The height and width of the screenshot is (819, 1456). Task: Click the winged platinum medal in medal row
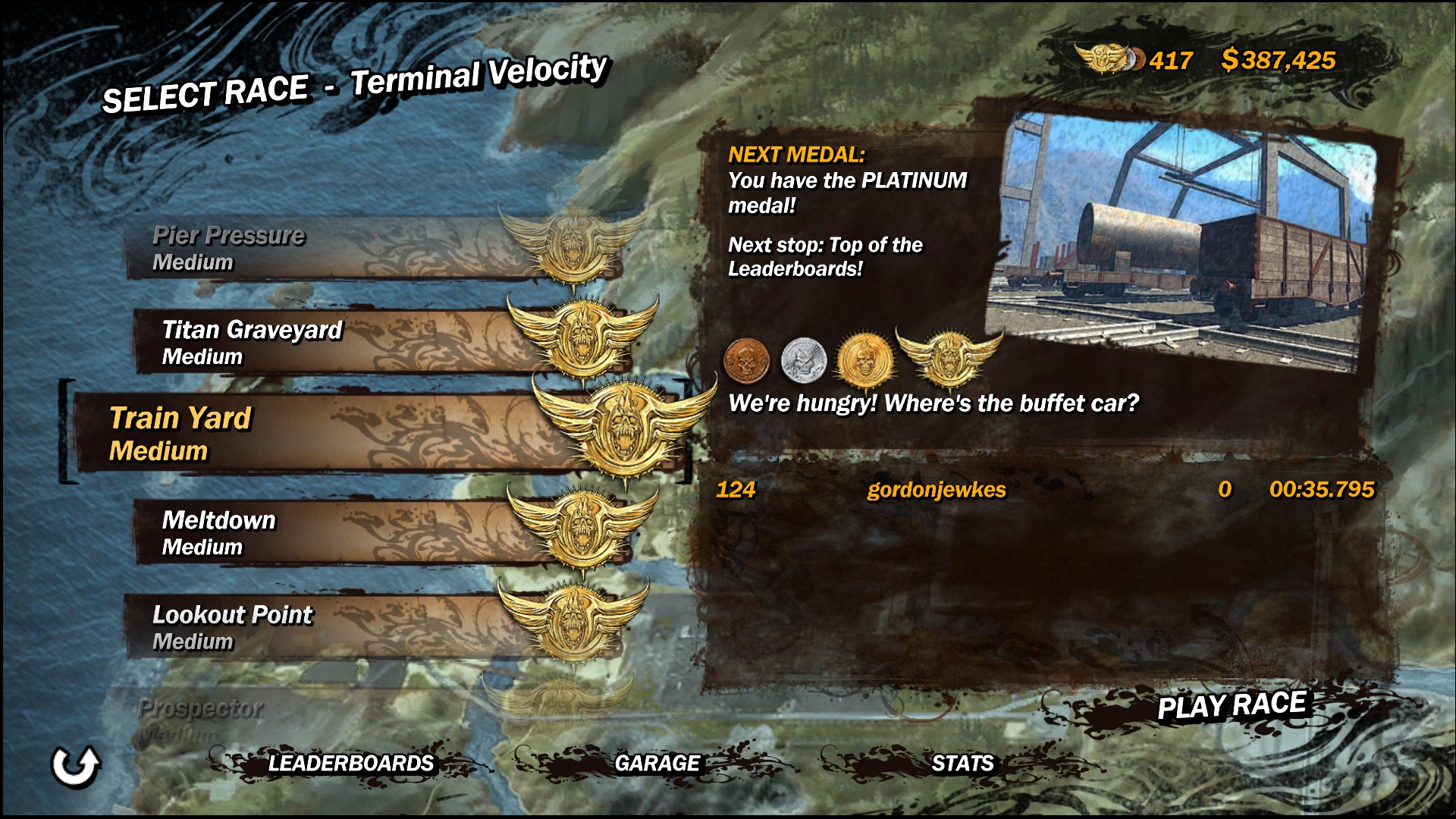949,356
